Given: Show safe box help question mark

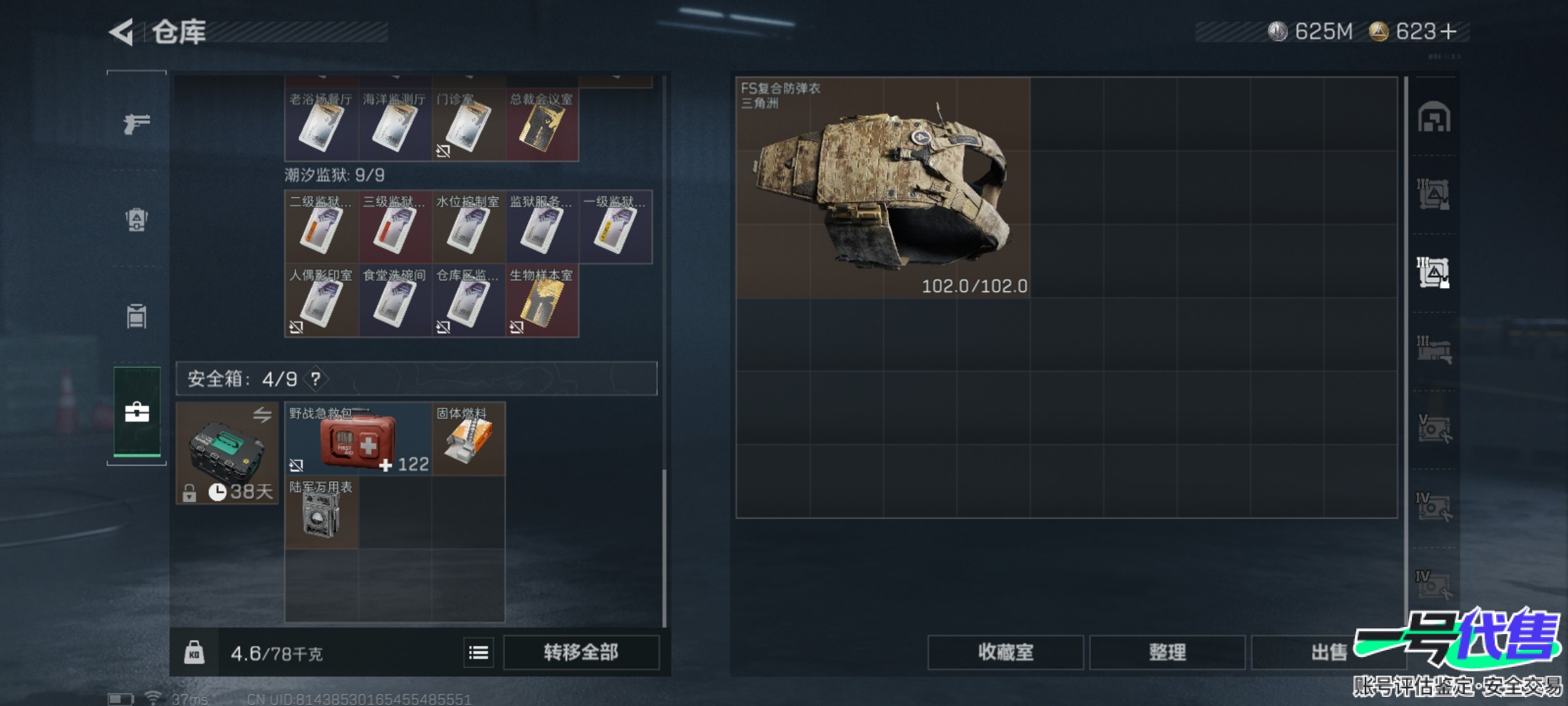Looking at the screenshot, I should 316,379.
